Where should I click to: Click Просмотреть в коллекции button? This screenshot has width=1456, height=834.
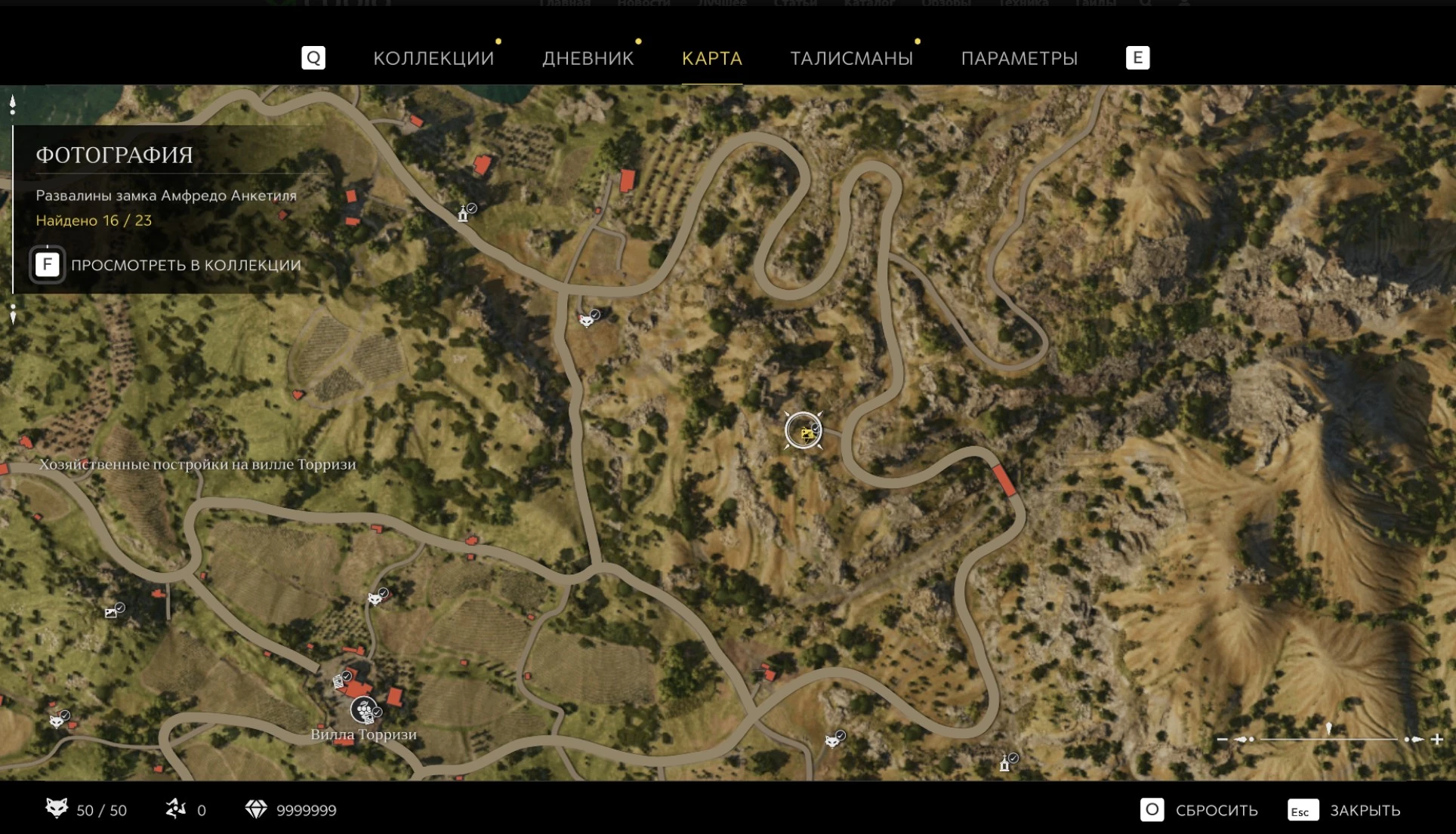tap(166, 265)
